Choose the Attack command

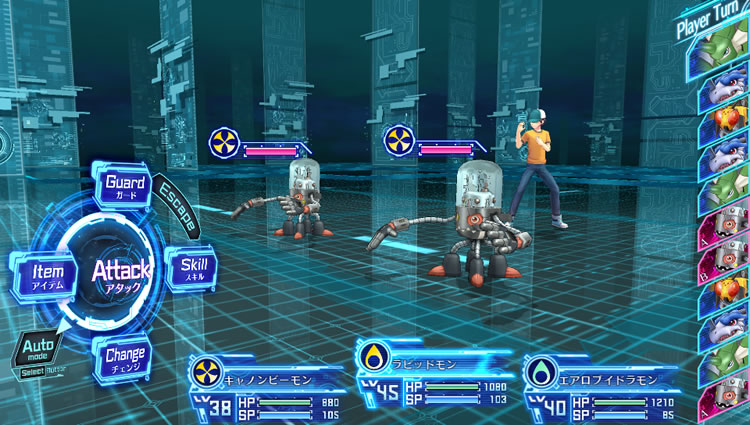click(121, 270)
